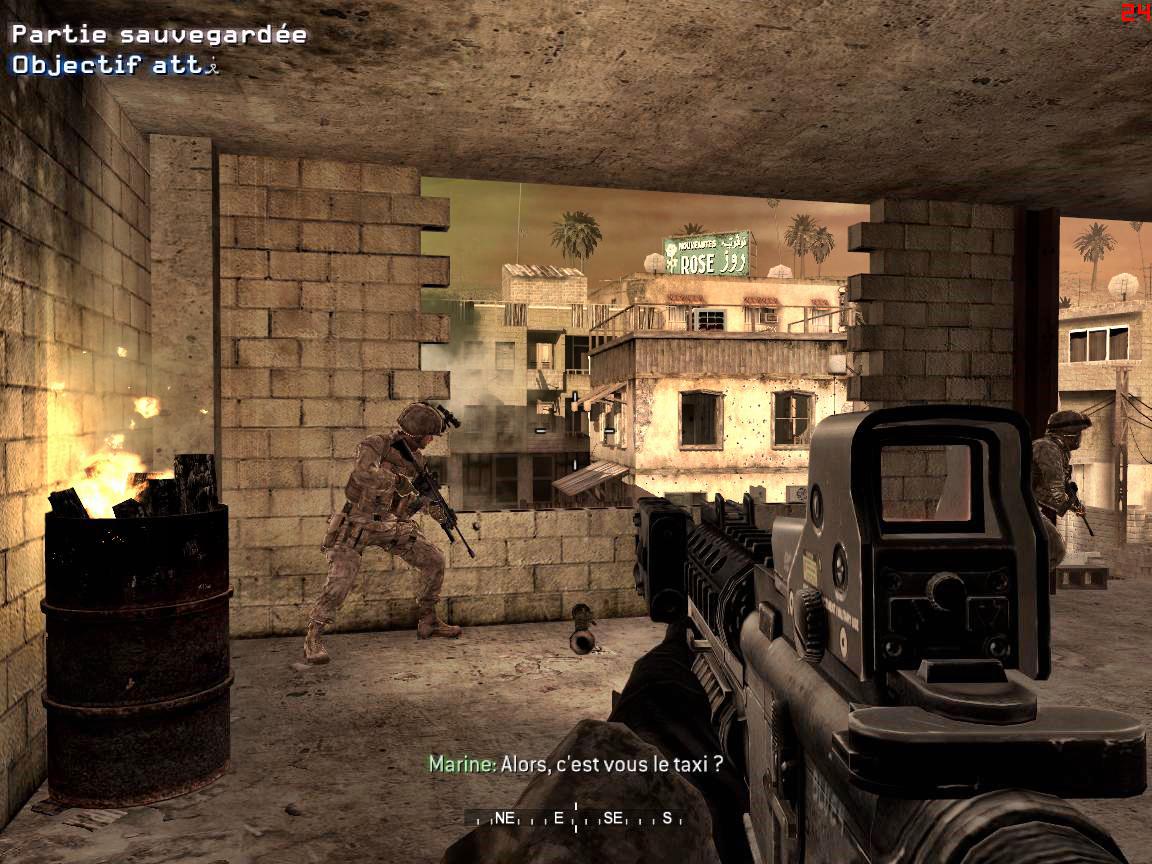Select the objective update notification

[x=114, y=65]
